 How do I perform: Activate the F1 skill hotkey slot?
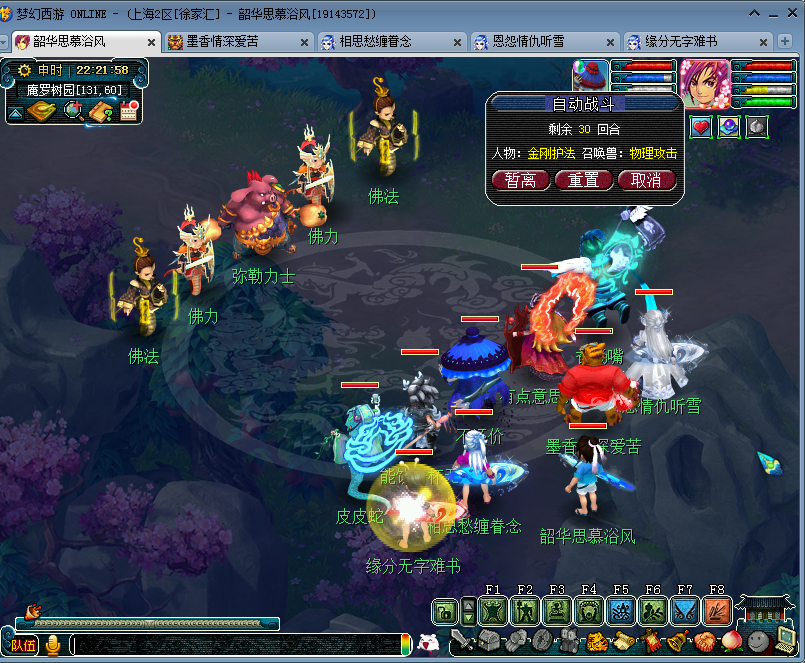tap(492, 610)
